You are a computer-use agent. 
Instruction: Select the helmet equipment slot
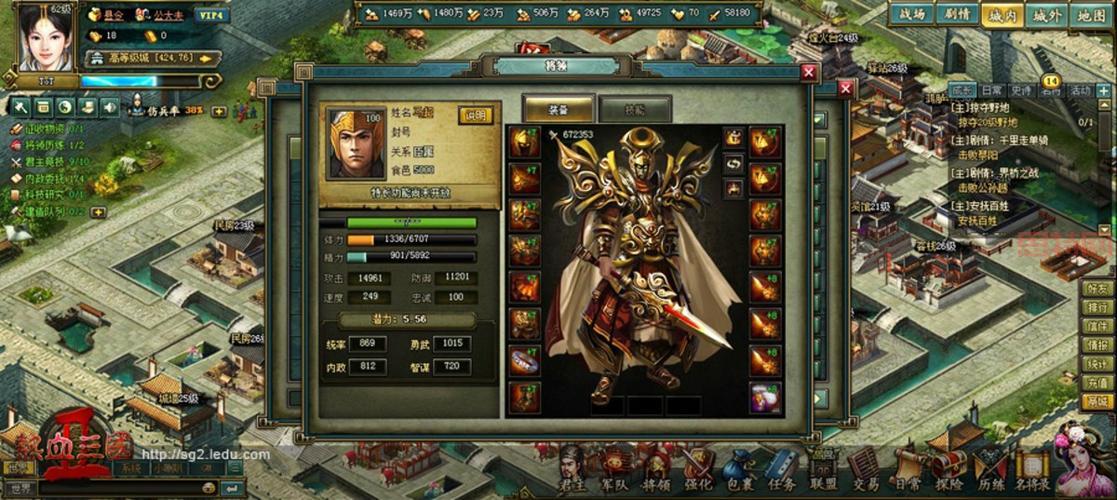pos(523,143)
